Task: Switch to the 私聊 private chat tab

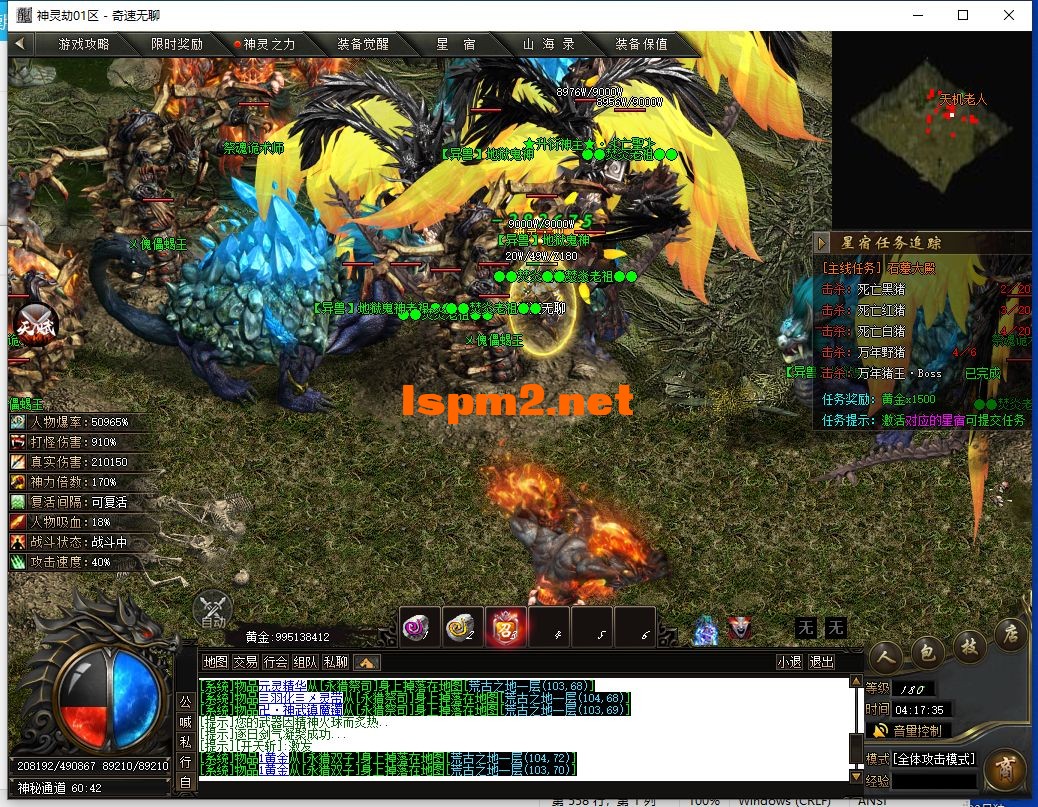Action: click(x=336, y=662)
